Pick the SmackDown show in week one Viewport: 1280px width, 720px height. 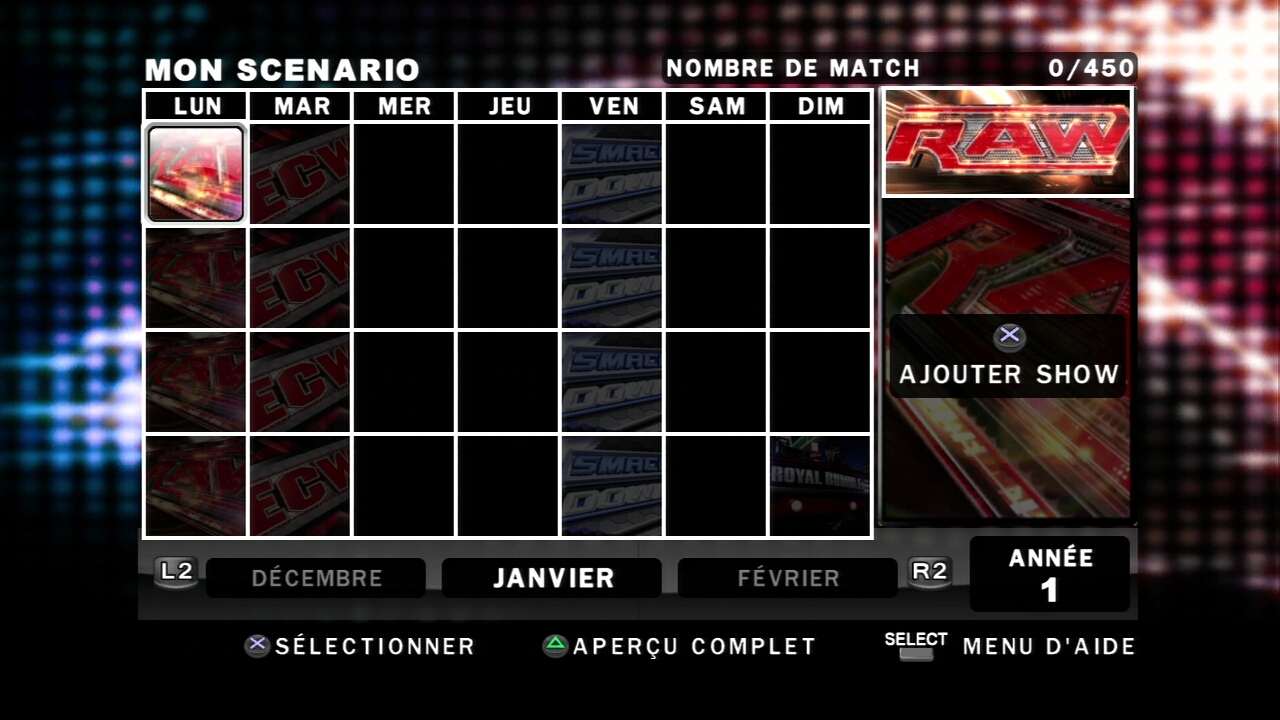(612, 173)
